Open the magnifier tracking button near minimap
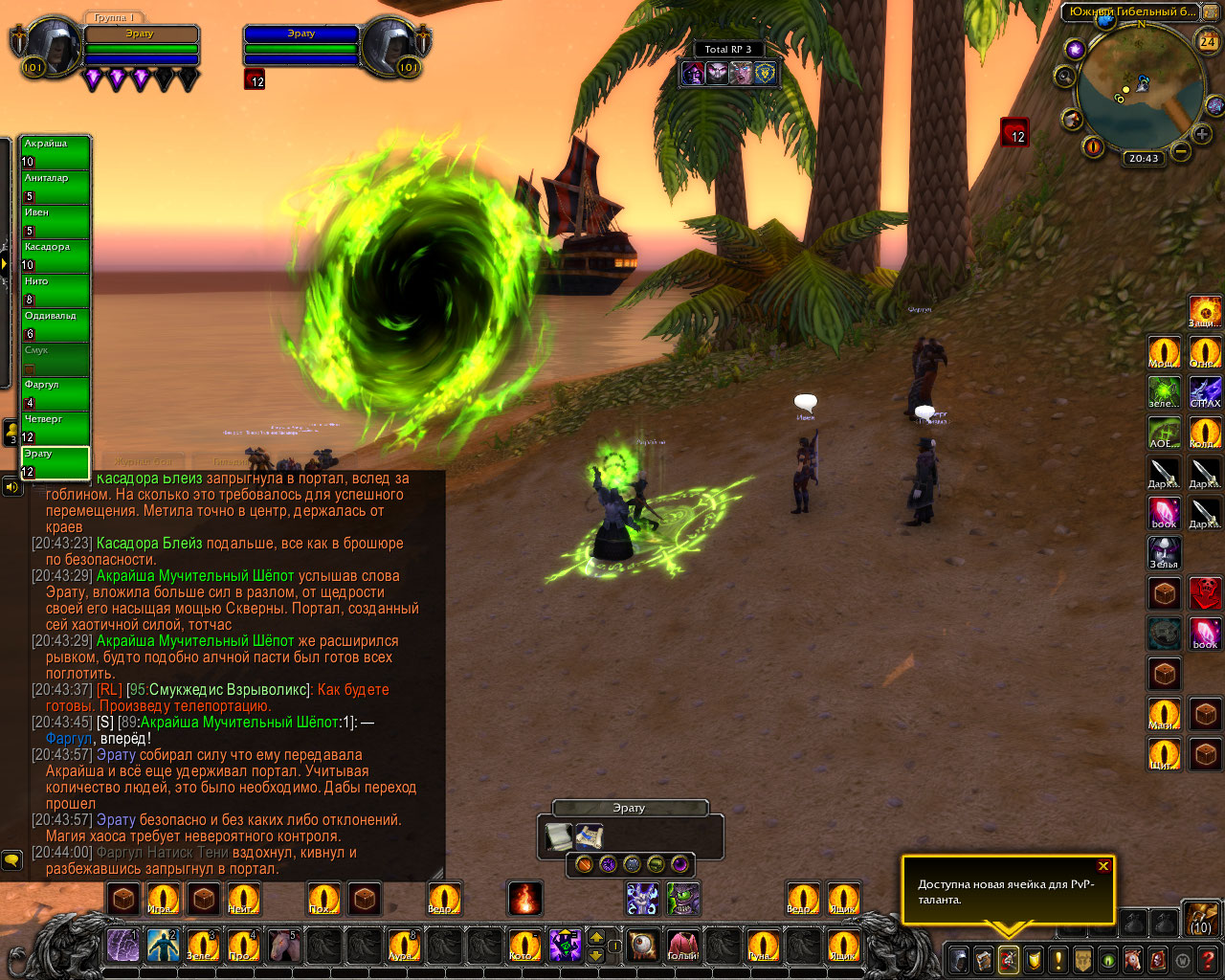Screen dimensions: 1225x980 [1065, 76]
